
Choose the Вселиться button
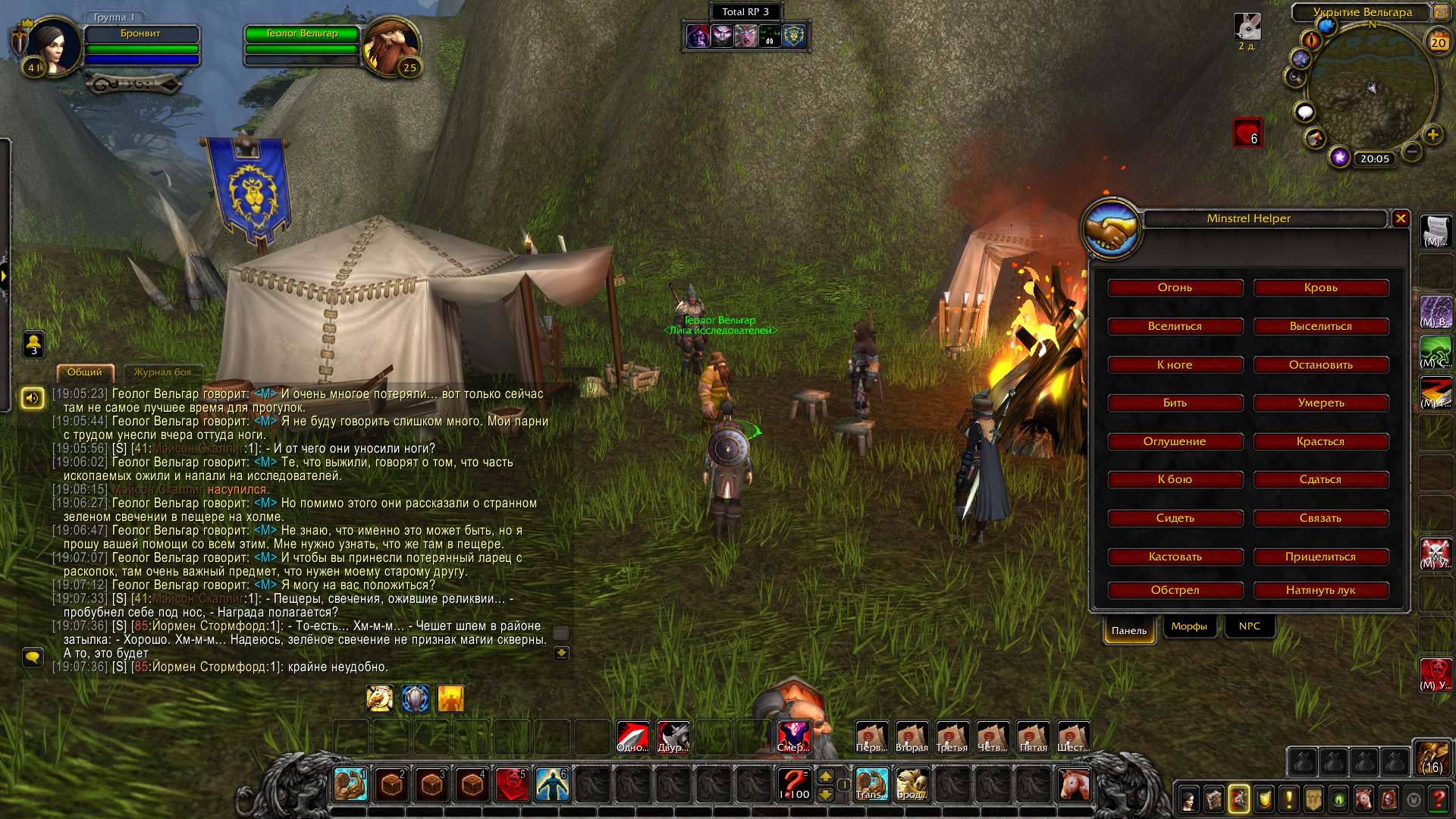click(x=1175, y=327)
